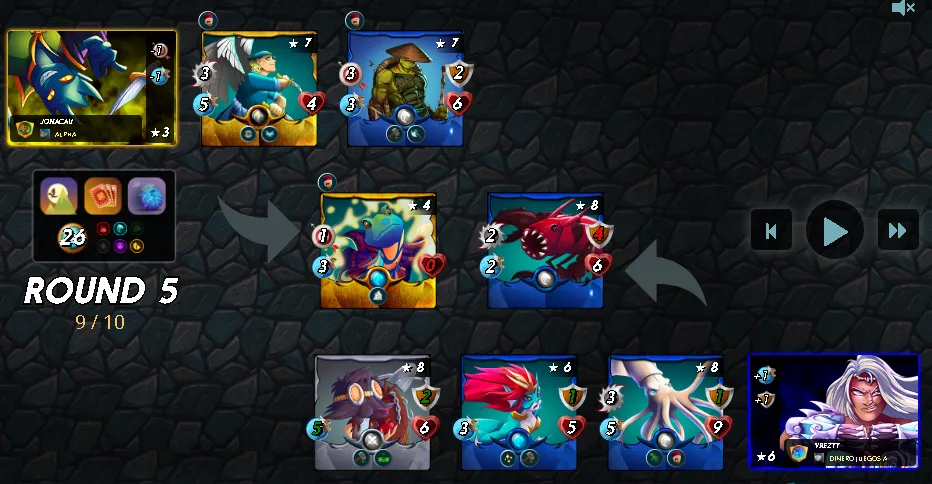Play the battle replay
The image size is (932, 484).
(x=834, y=231)
